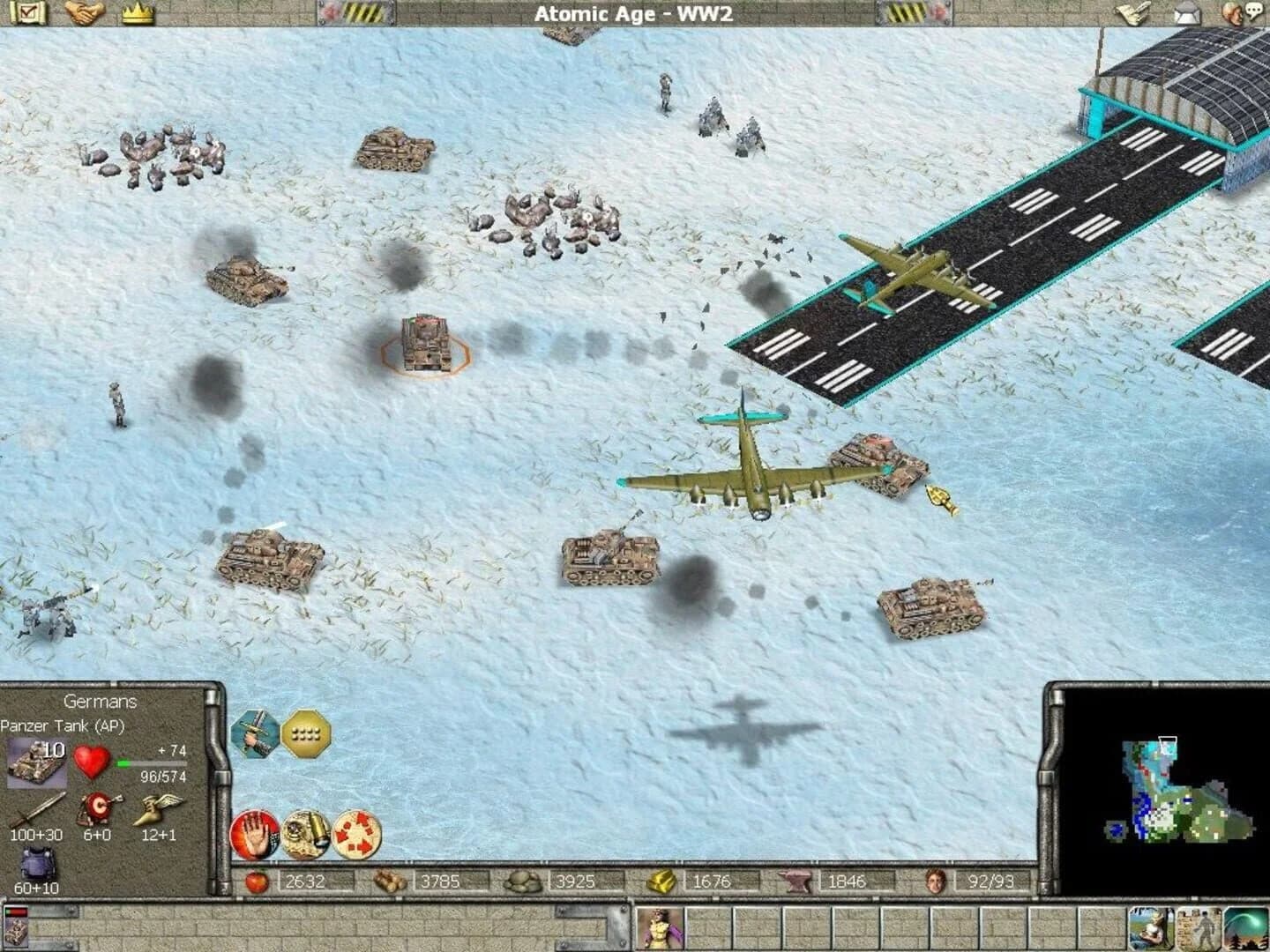Select the red hand Stop command

(x=256, y=833)
